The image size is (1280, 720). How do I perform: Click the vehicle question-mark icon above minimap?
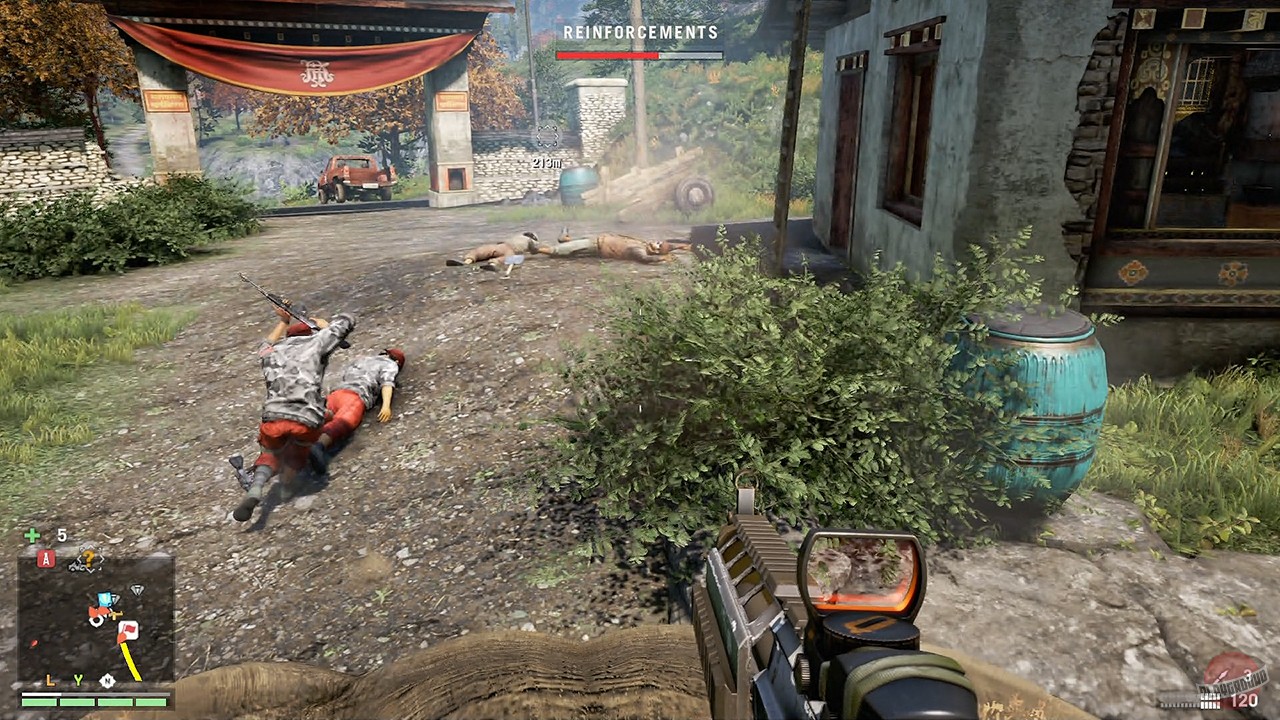tap(88, 556)
